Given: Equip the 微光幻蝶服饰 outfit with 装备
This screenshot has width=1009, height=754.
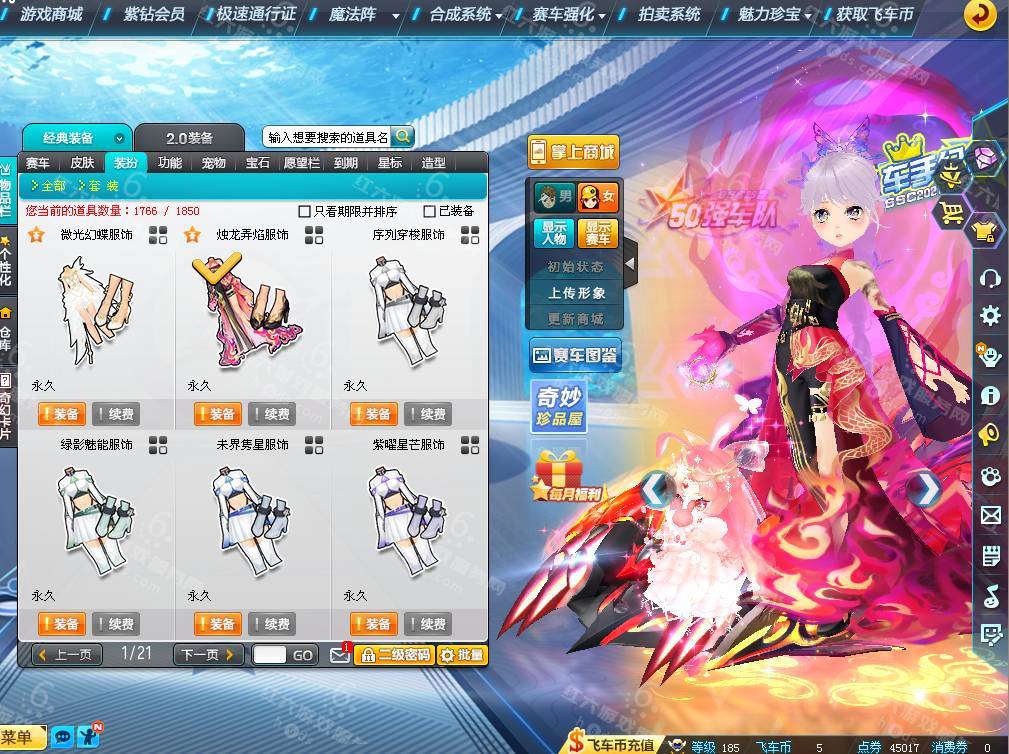Looking at the screenshot, I should 60,414.
